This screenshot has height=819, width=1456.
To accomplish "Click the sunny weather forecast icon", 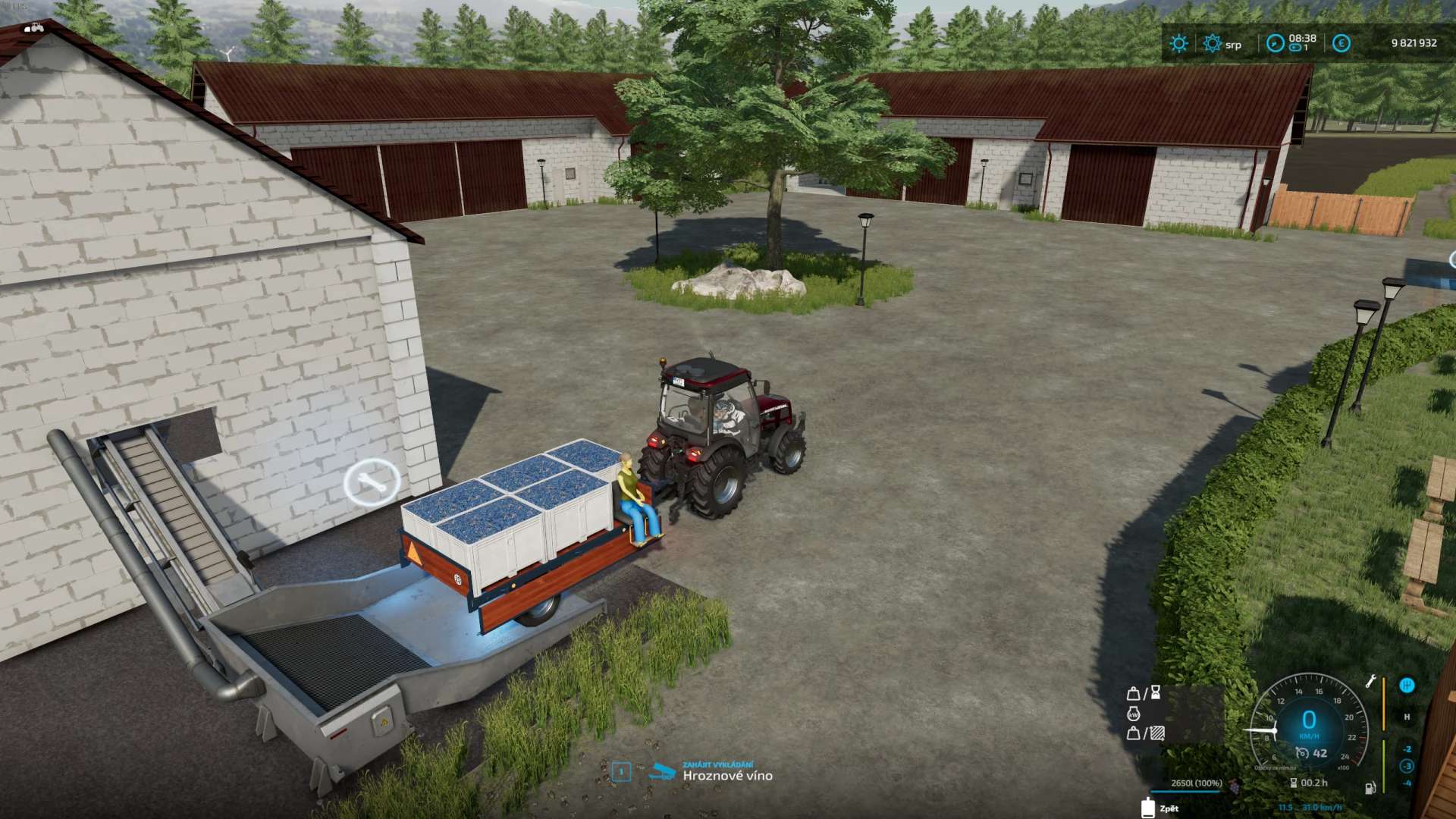I will [1178, 43].
